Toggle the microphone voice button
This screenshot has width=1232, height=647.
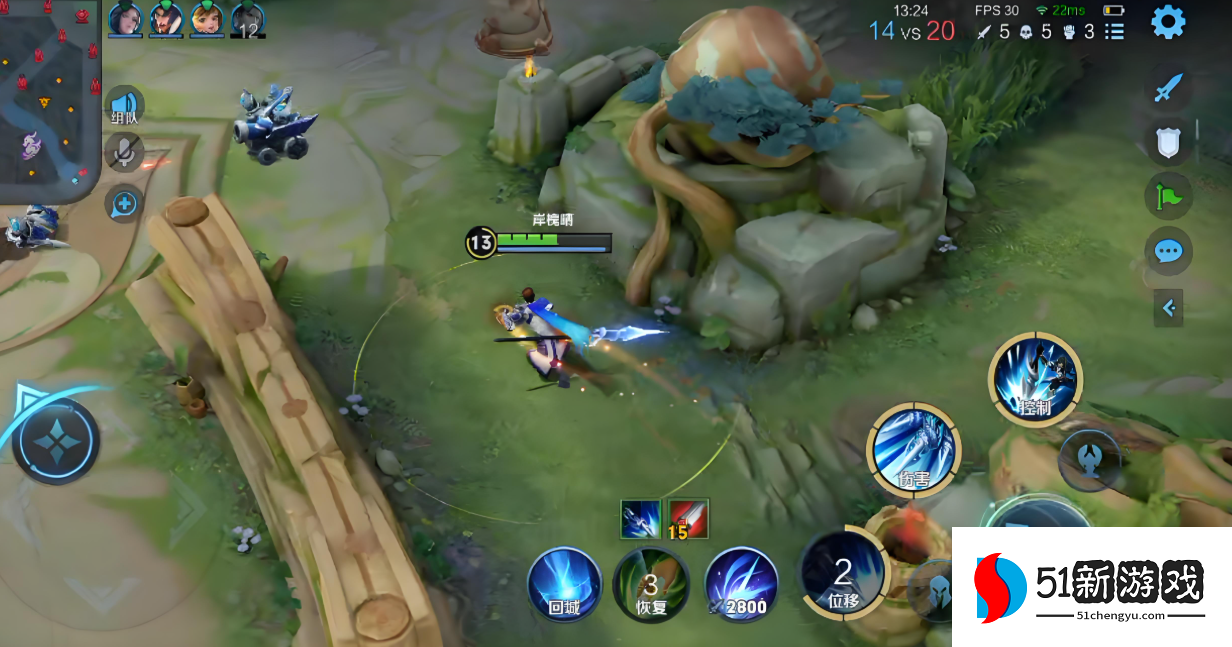coord(124,152)
